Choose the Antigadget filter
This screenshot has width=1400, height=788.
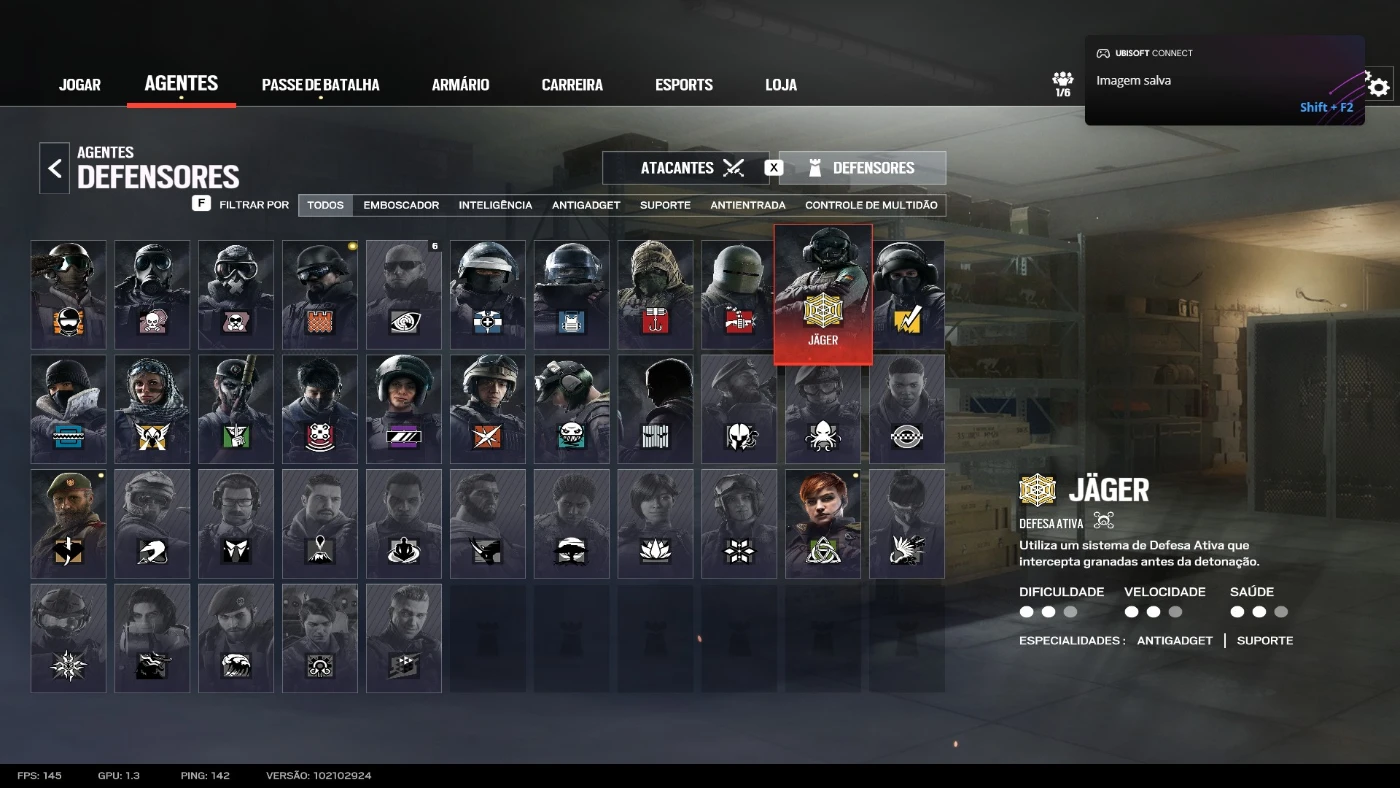pyautogui.click(x=586, y=205)
